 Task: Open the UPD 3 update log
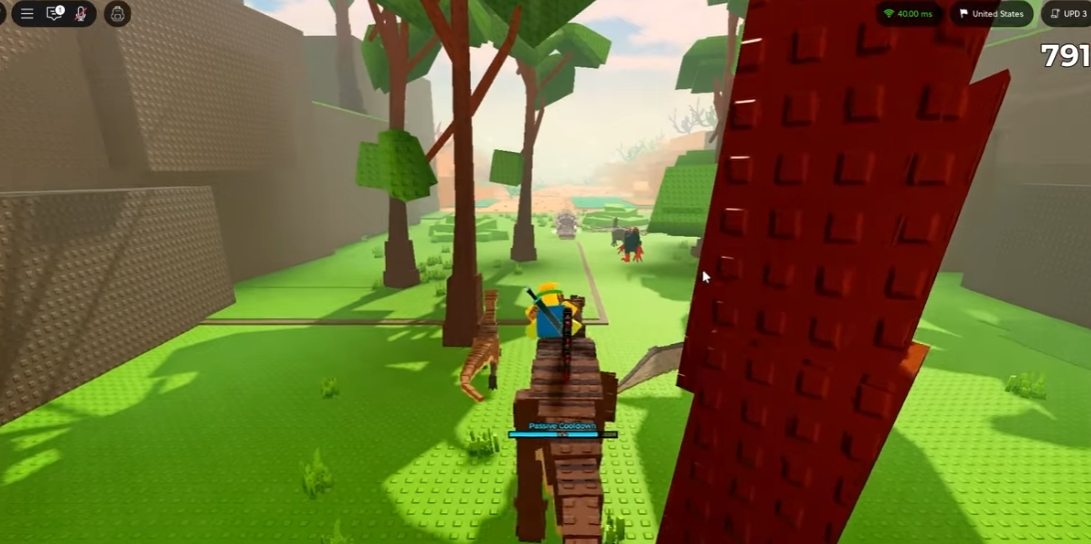[1068, 14]
